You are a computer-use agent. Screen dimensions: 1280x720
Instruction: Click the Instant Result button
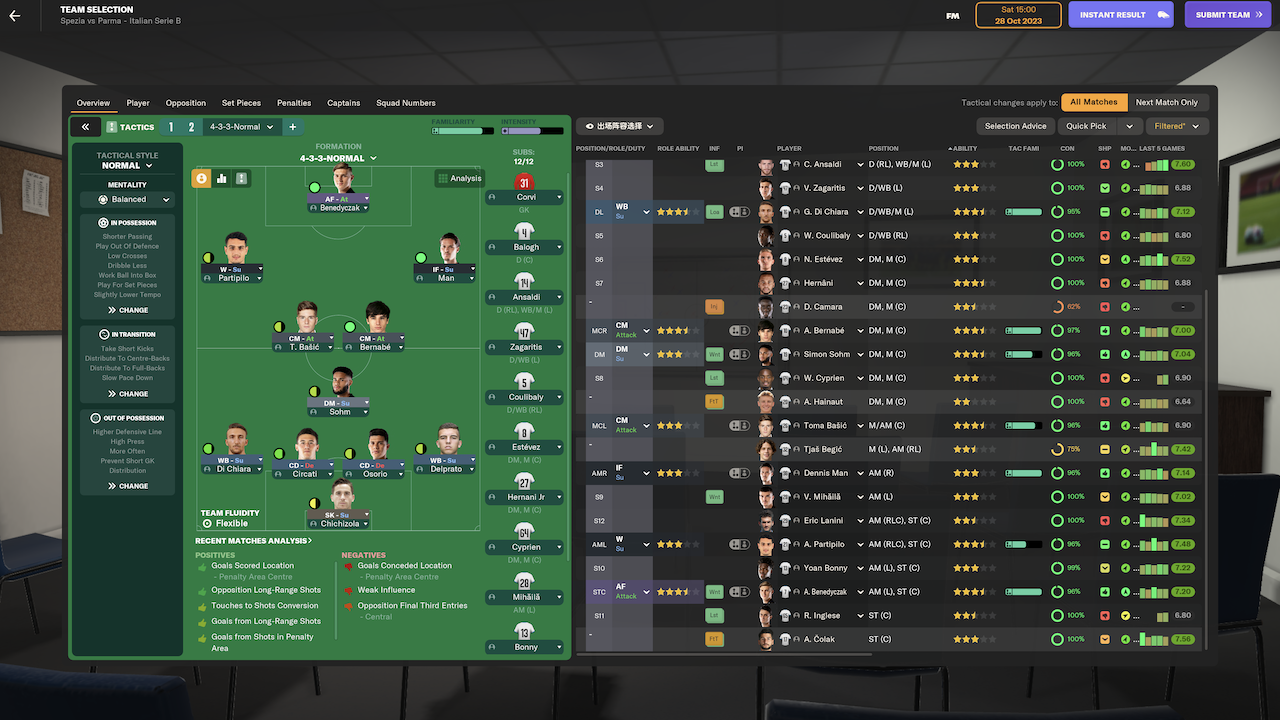pyautogui.click(x=1119, y=15)
